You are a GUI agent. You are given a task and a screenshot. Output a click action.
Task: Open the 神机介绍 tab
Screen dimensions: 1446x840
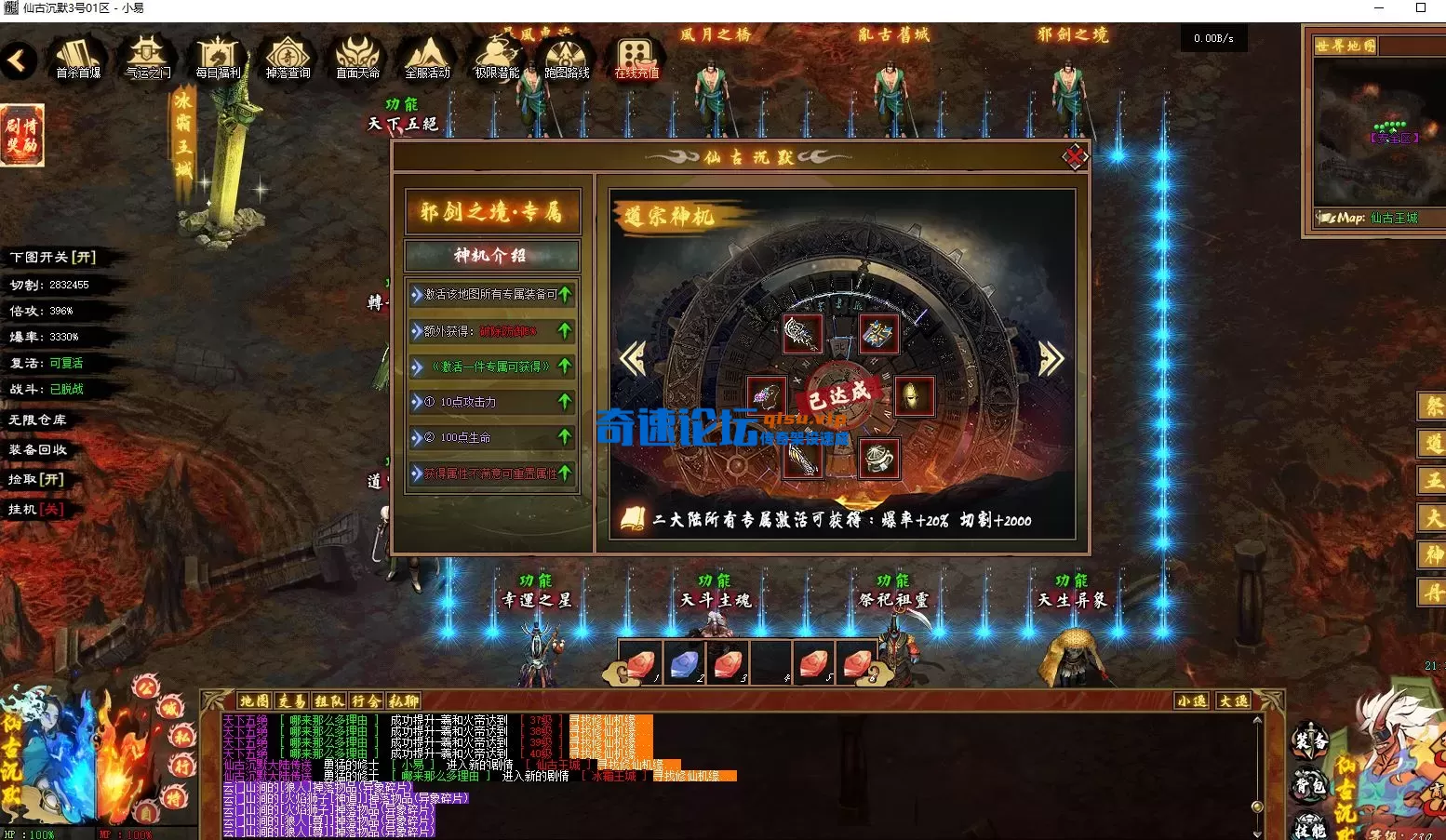(x=491, y=256)
